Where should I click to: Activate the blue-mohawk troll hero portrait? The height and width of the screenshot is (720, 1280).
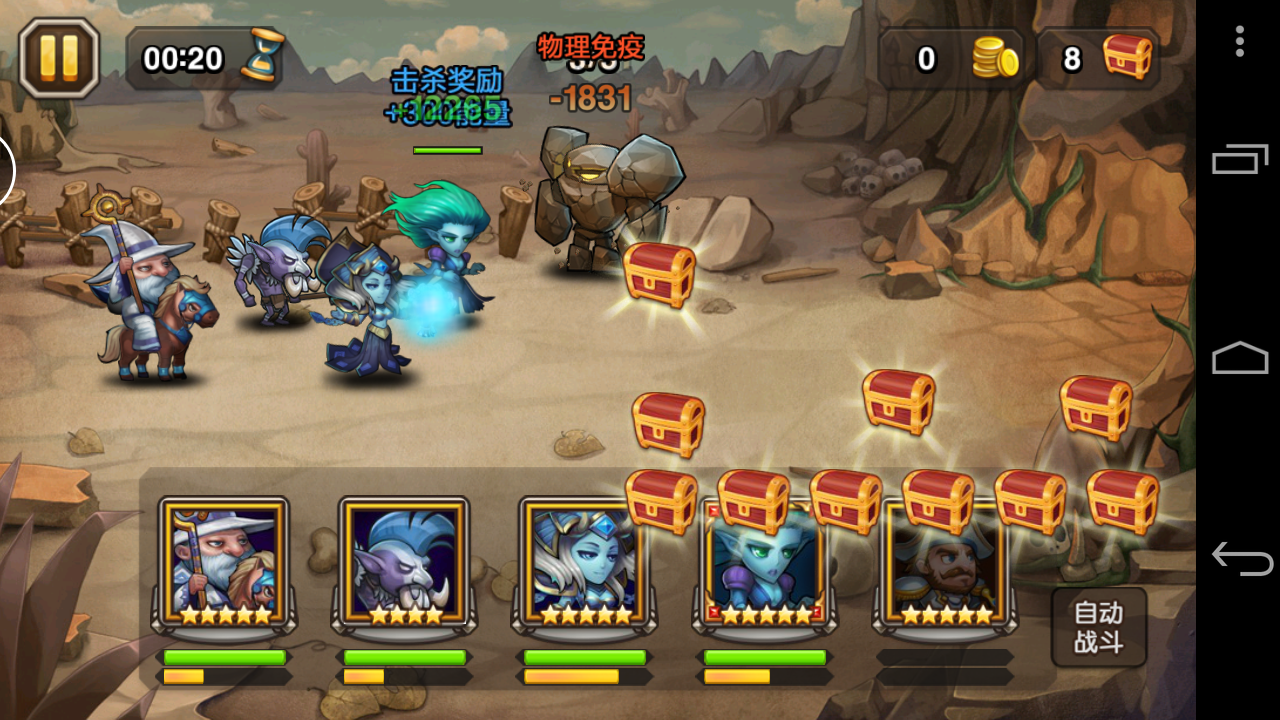point(404,562)
